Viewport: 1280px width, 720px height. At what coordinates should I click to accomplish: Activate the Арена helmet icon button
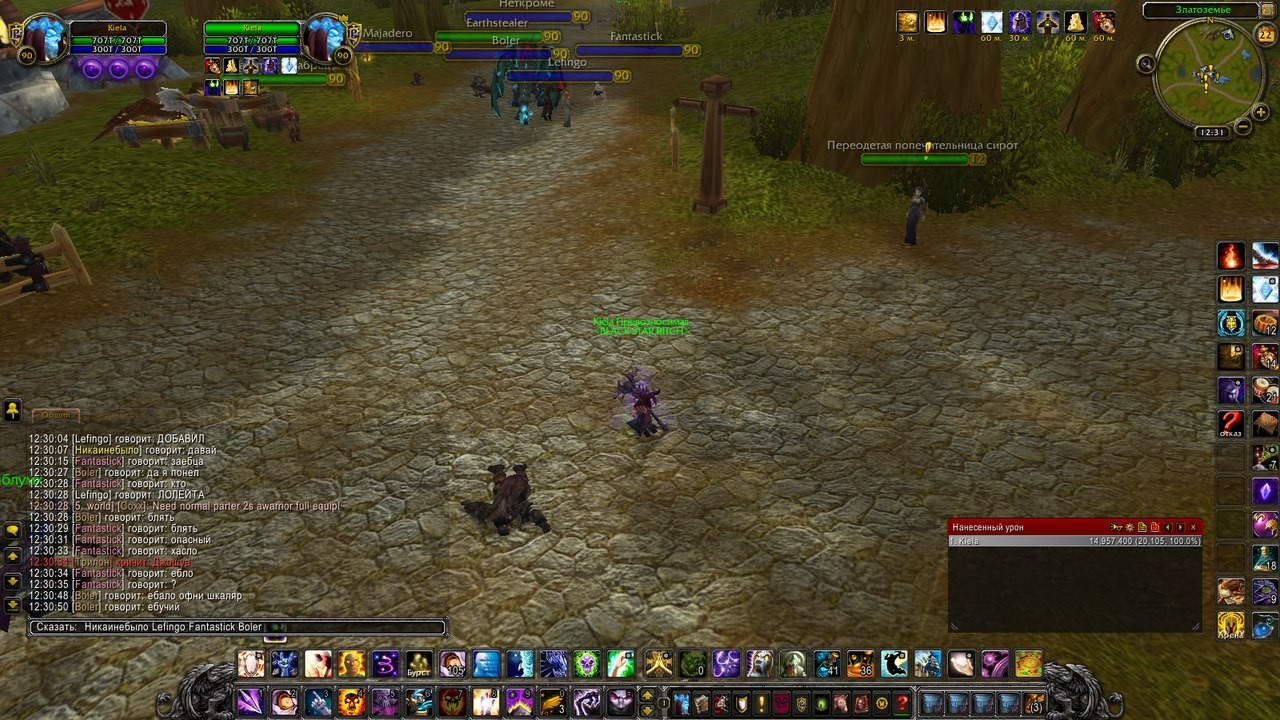[1231, 625]
